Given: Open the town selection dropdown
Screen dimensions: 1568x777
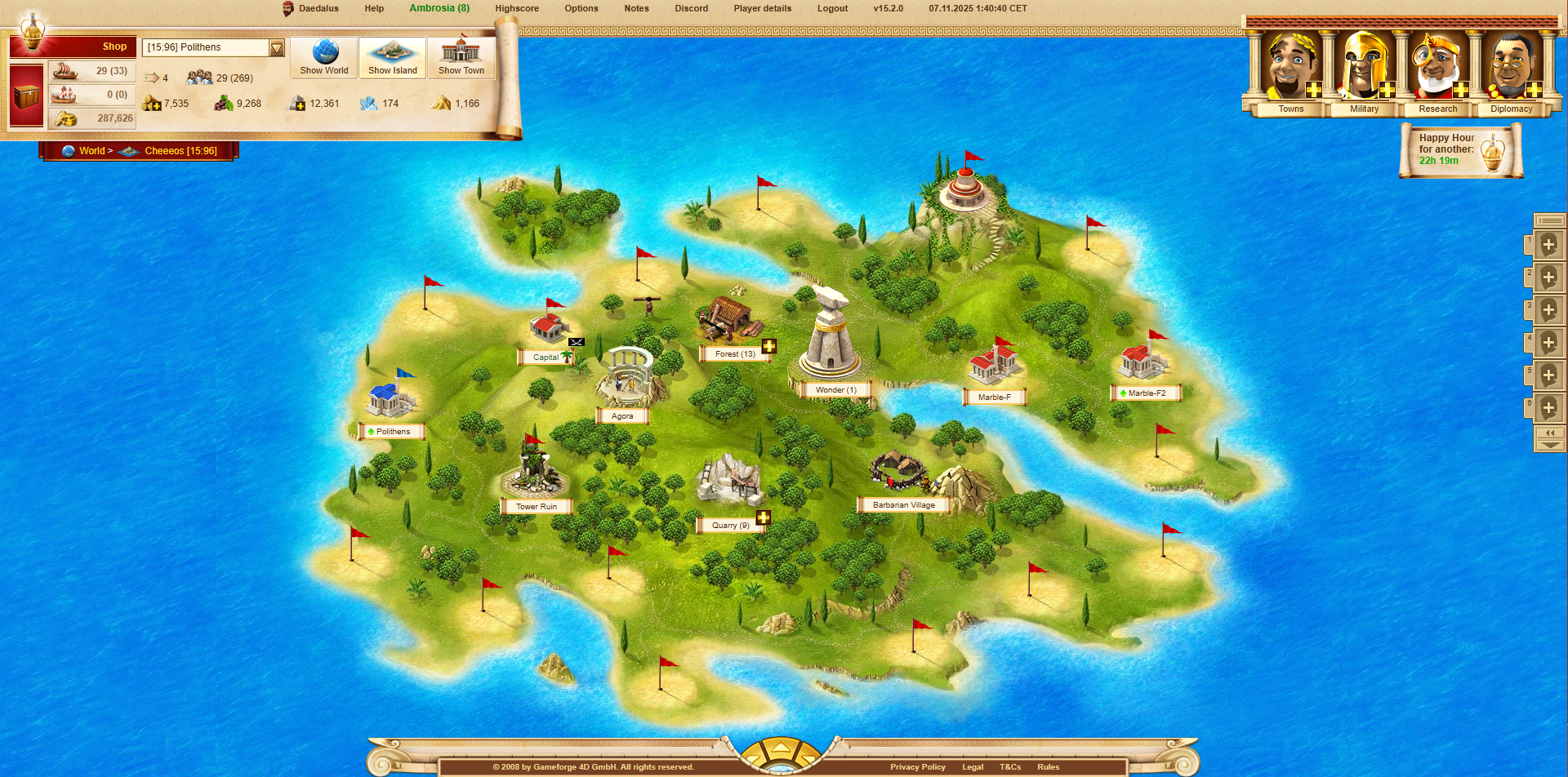Looking at the screenshot, I should pos(277,48).
